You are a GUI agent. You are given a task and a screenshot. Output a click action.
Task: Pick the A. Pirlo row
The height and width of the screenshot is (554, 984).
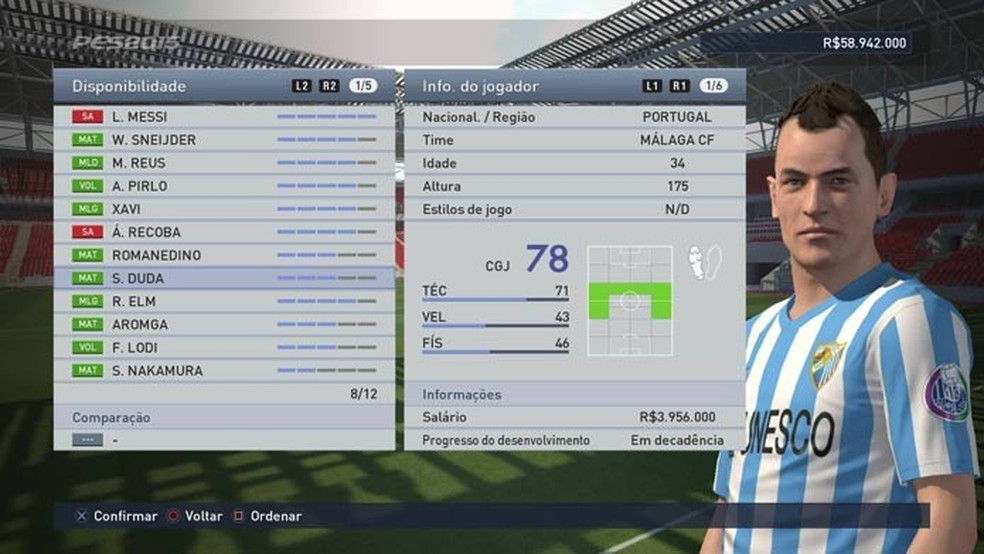[224, 186]
